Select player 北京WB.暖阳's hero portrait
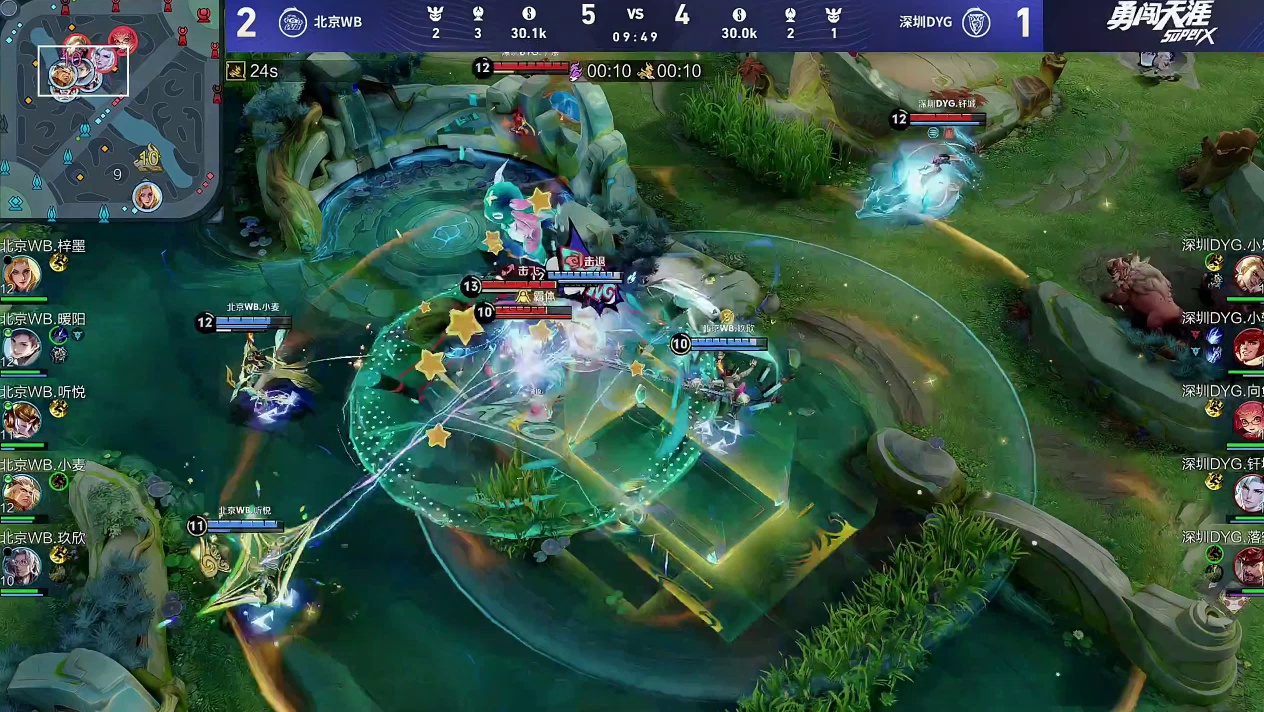The image size is (1264, 712). click(x=21, y=346)
